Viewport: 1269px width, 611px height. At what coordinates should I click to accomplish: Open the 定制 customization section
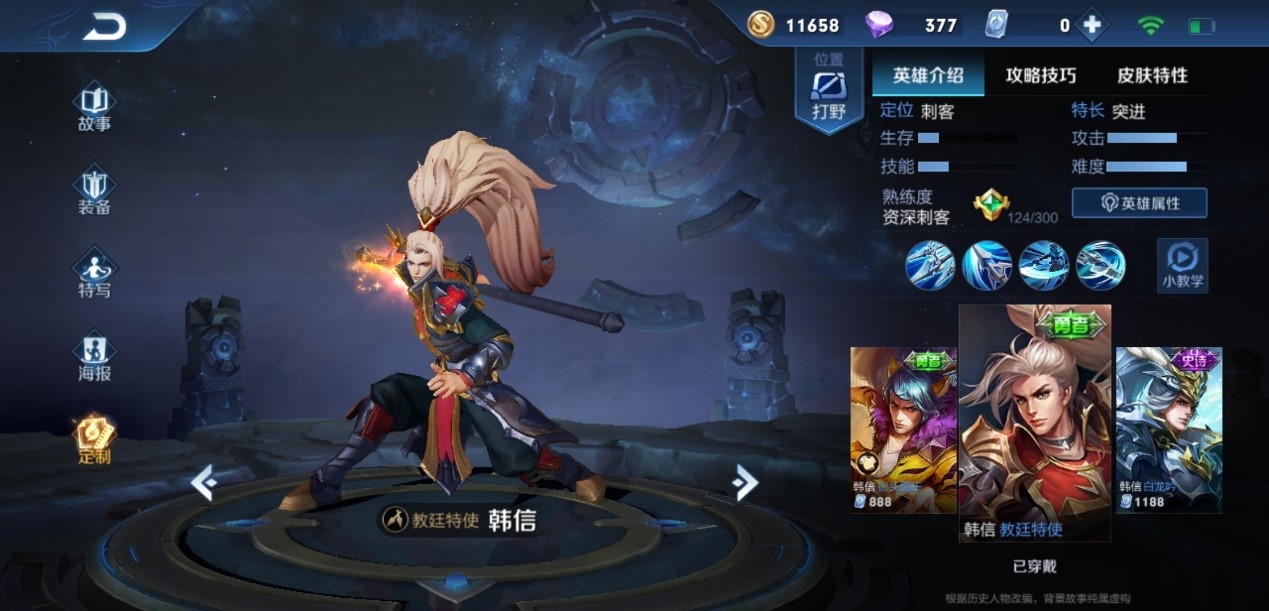tap(94, 439)
